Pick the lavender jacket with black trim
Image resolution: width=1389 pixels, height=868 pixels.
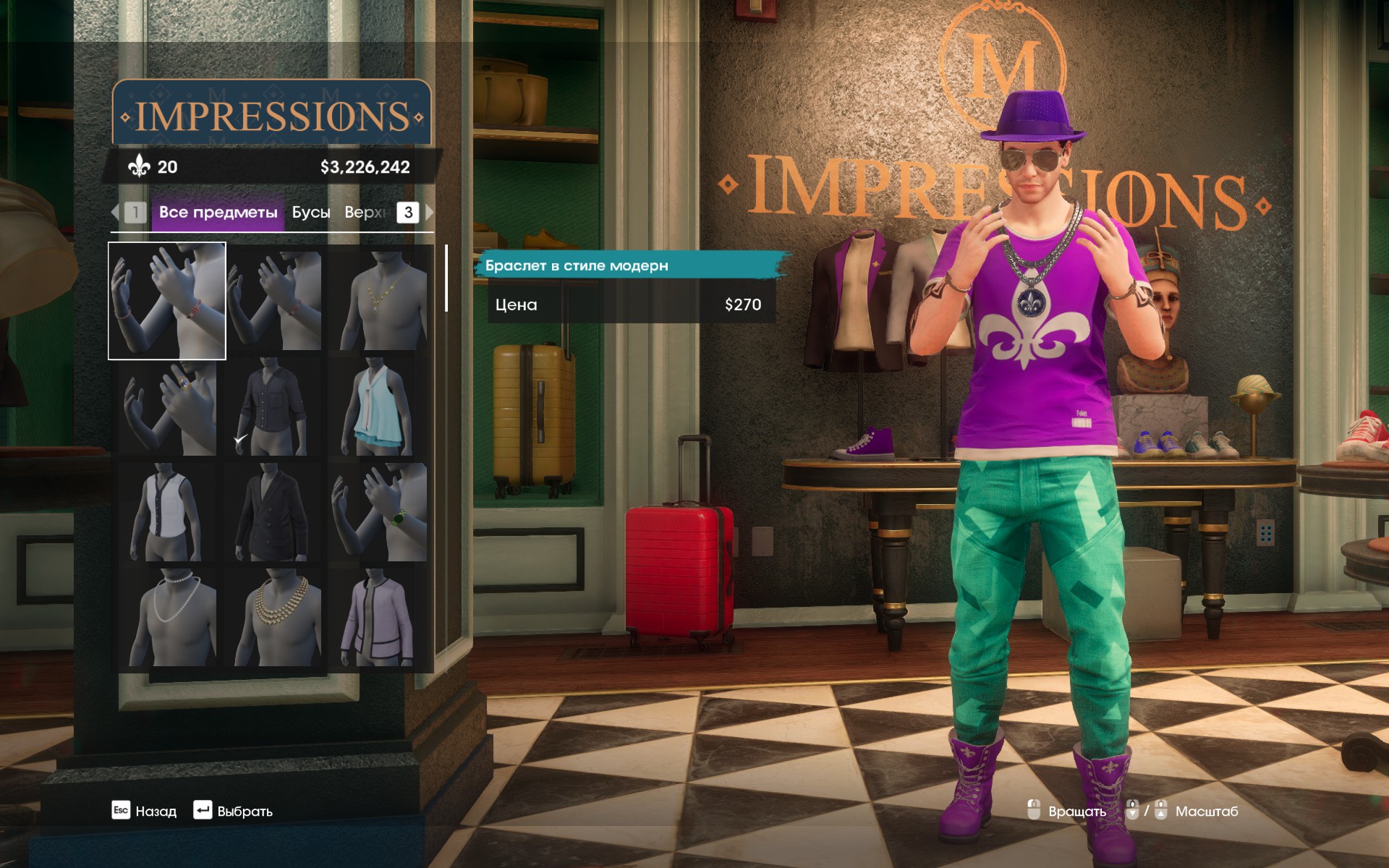tap(379, 618)
